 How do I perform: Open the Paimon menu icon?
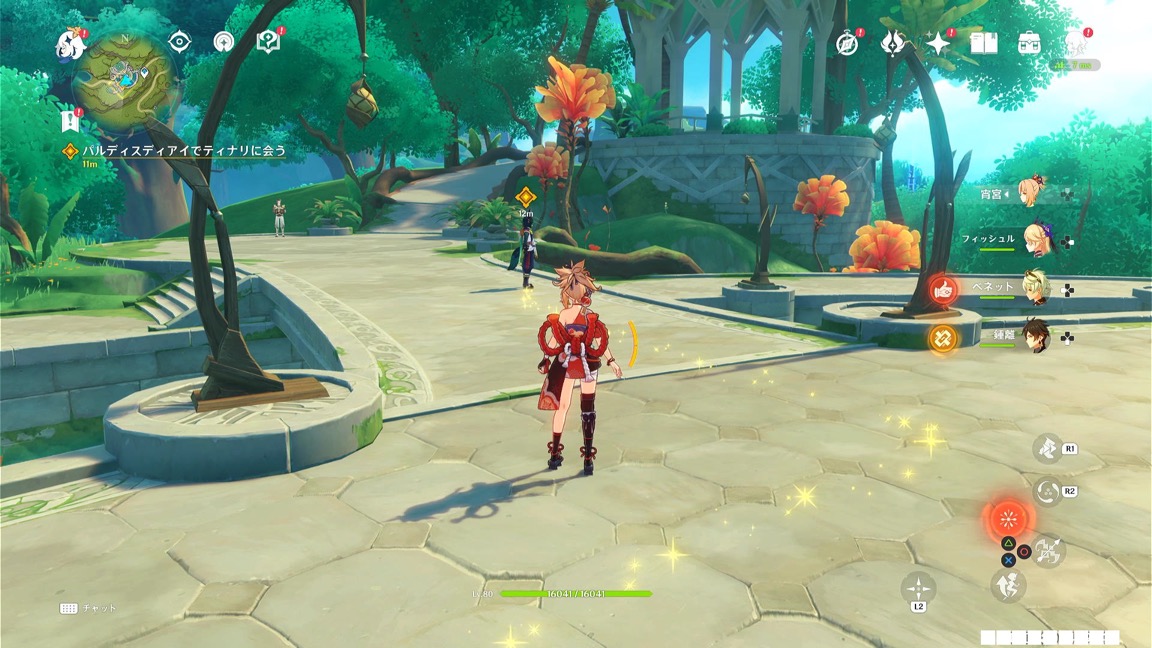tap(70, 43)
